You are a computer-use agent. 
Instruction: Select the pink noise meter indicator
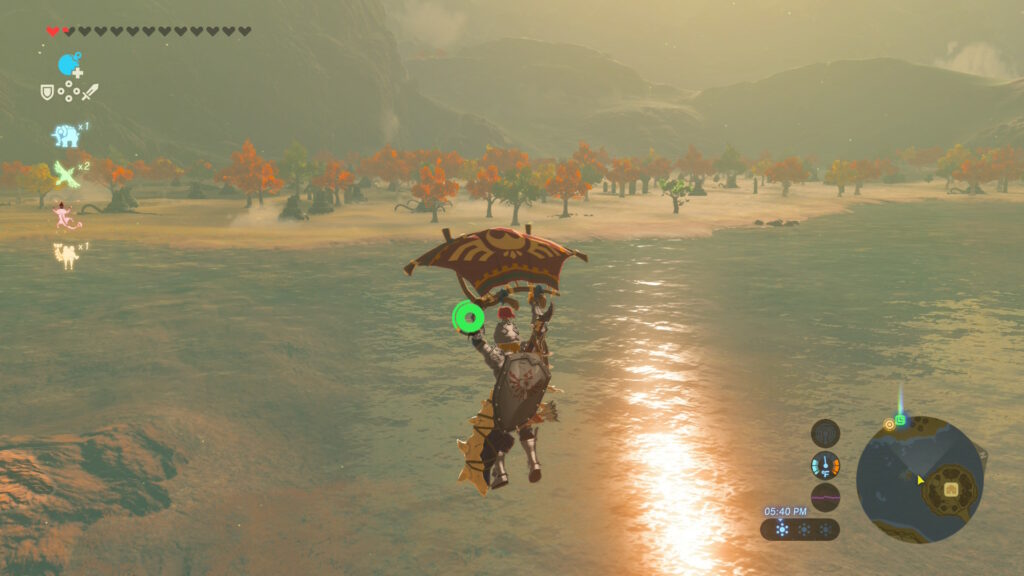(825, 497)
